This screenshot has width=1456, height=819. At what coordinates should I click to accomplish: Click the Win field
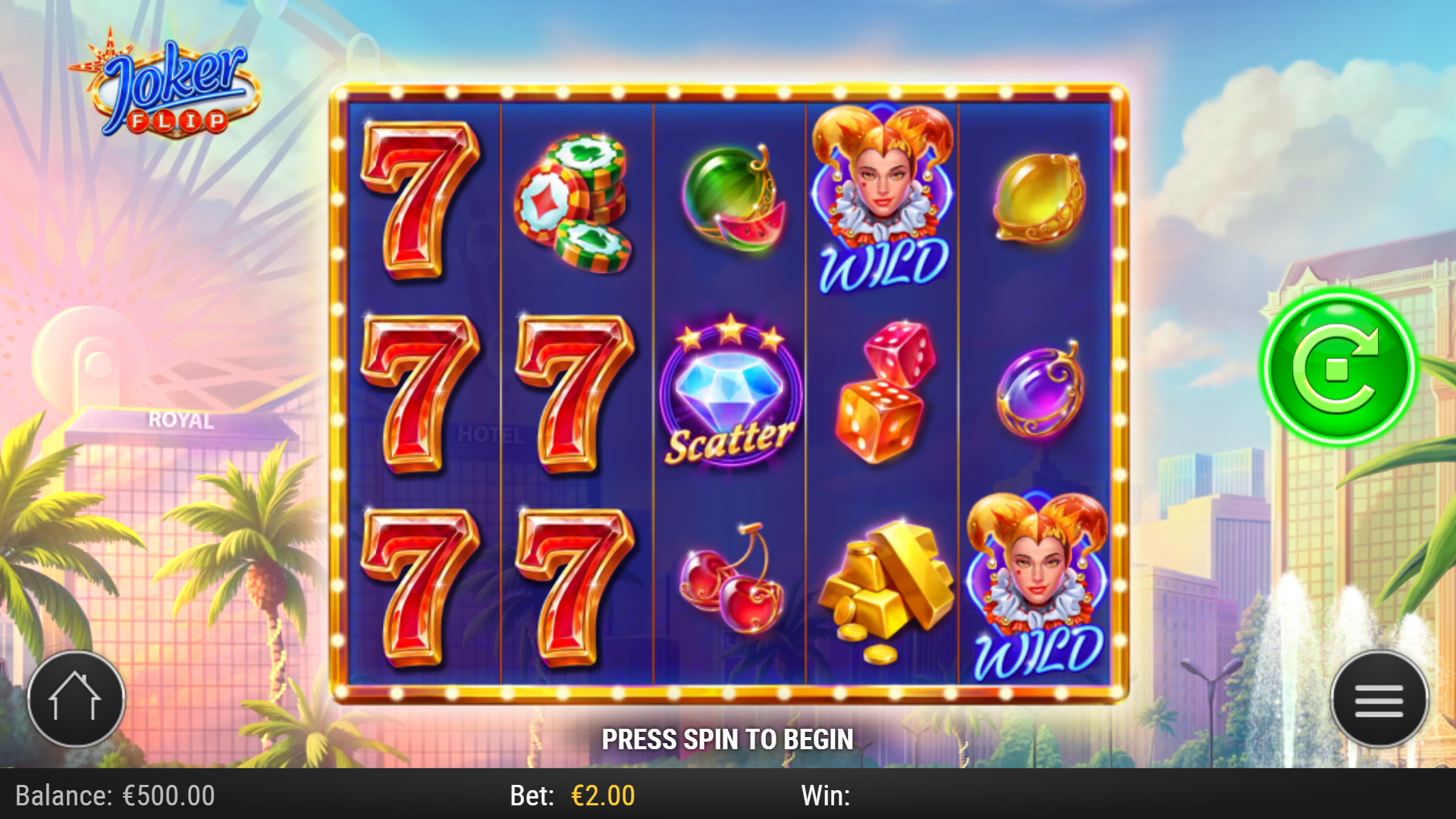pos(827,795)
